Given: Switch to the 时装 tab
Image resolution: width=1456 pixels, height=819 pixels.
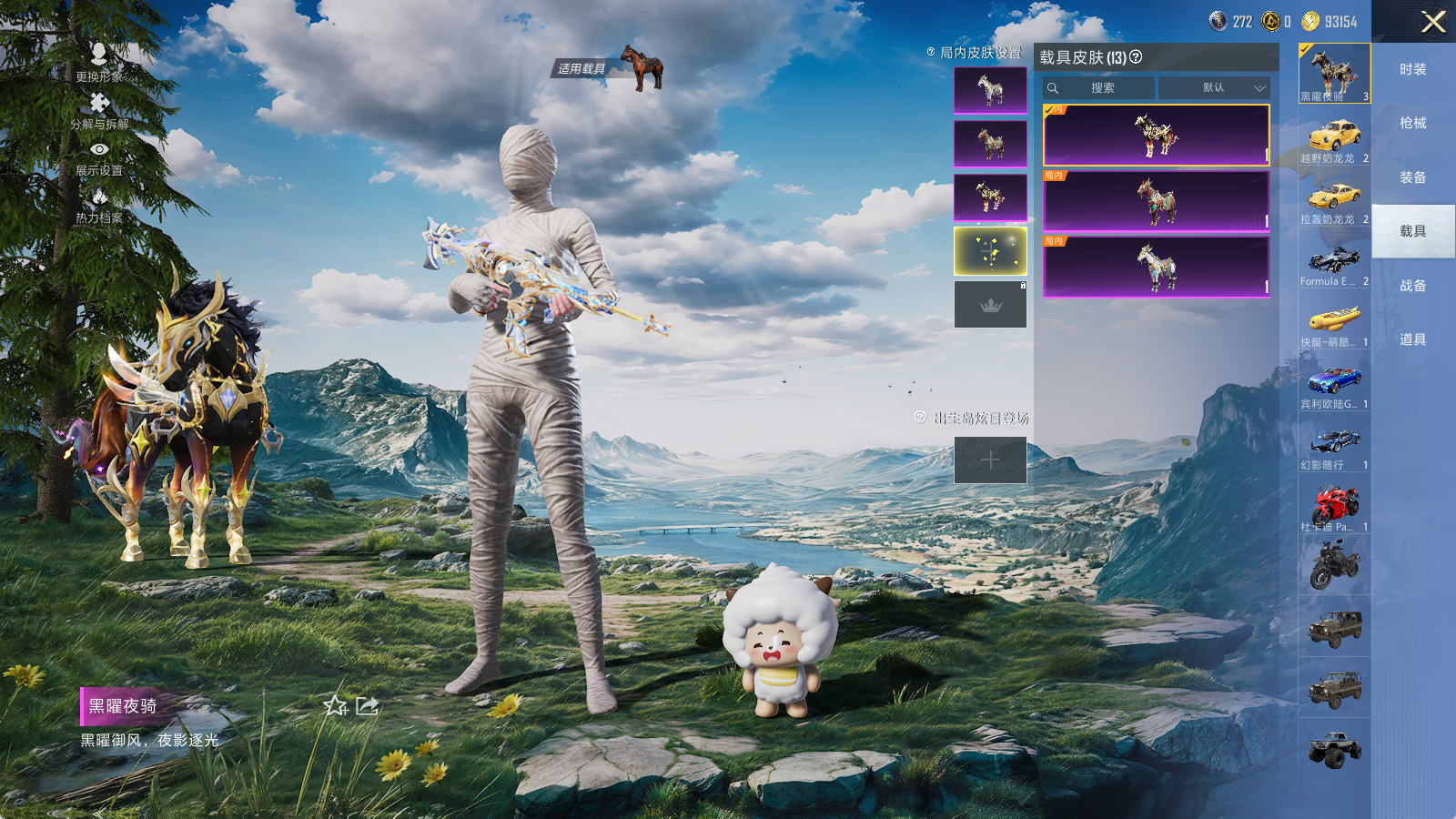Looking at the screenshot, I should pyautogui.click(x=1412, y=69).
